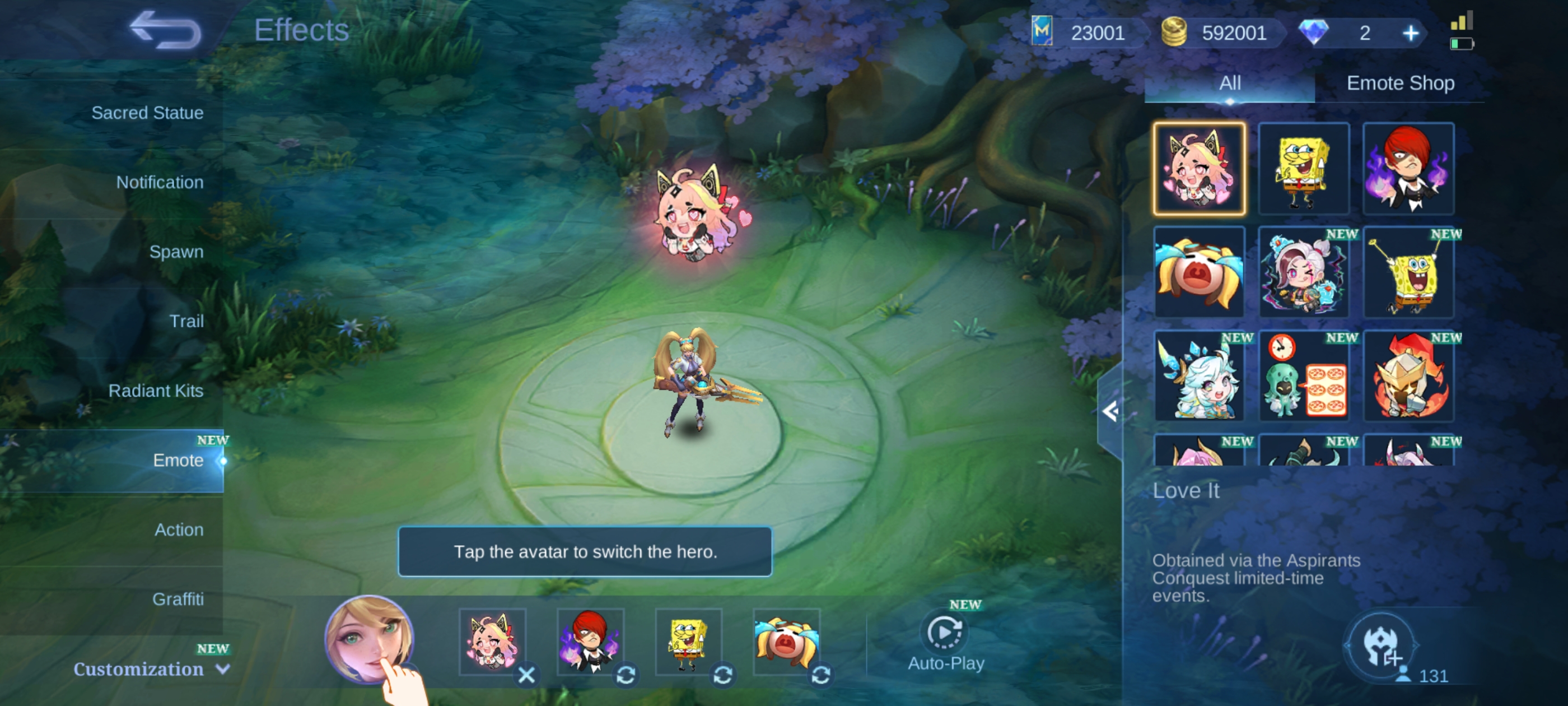This screenshot has height=706, width=1568.
Task: Open the Sacred Statue effects category
Action: click(147, 113)
